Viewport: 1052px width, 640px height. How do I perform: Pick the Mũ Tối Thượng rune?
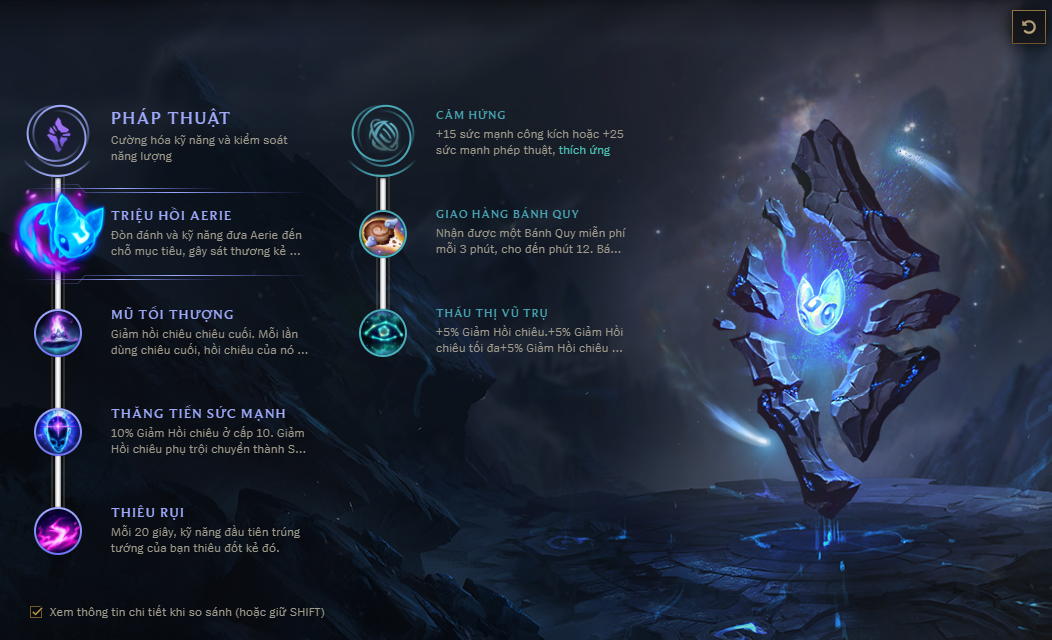pyautogui.click(x=58, y=332)
